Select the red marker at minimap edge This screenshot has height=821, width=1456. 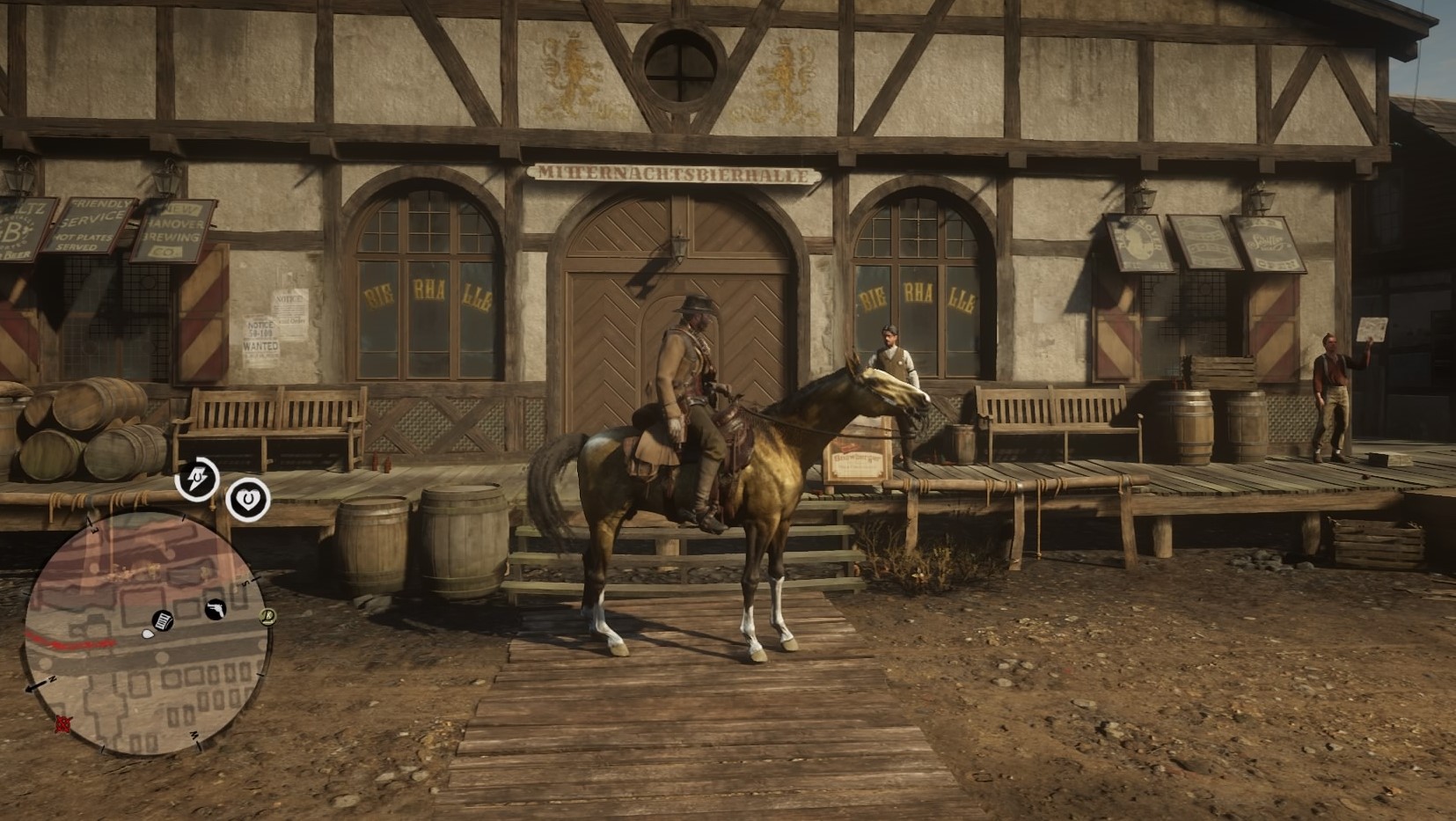(x=63, y=724)
